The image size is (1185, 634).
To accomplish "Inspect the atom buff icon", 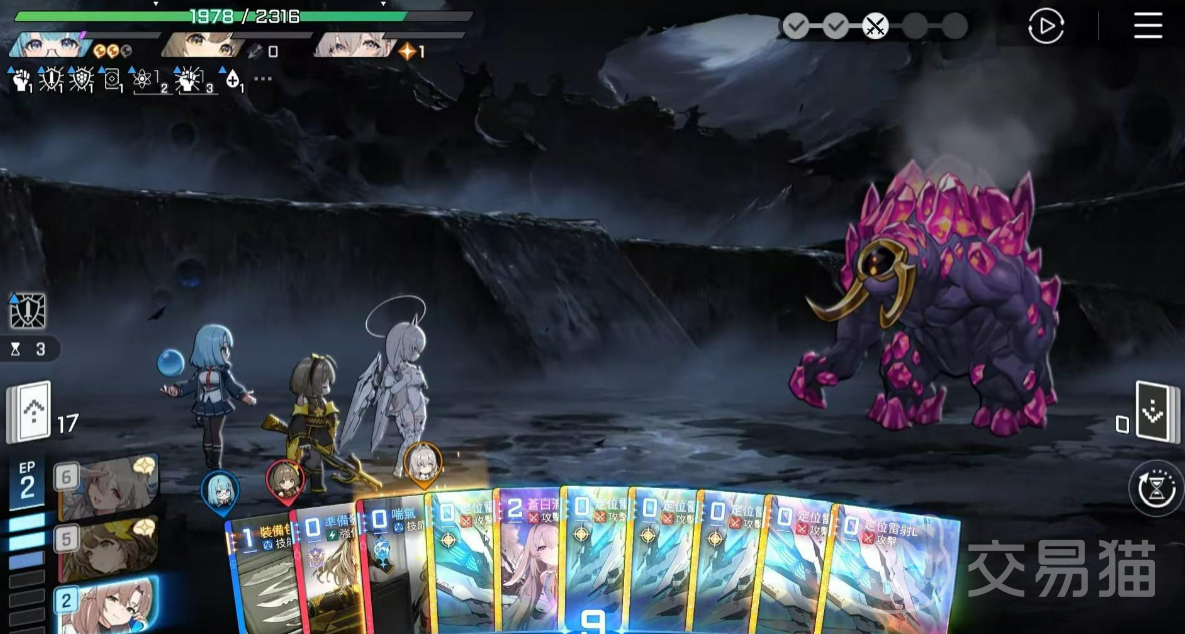I will pyautogui.click(x=146, y=80).
